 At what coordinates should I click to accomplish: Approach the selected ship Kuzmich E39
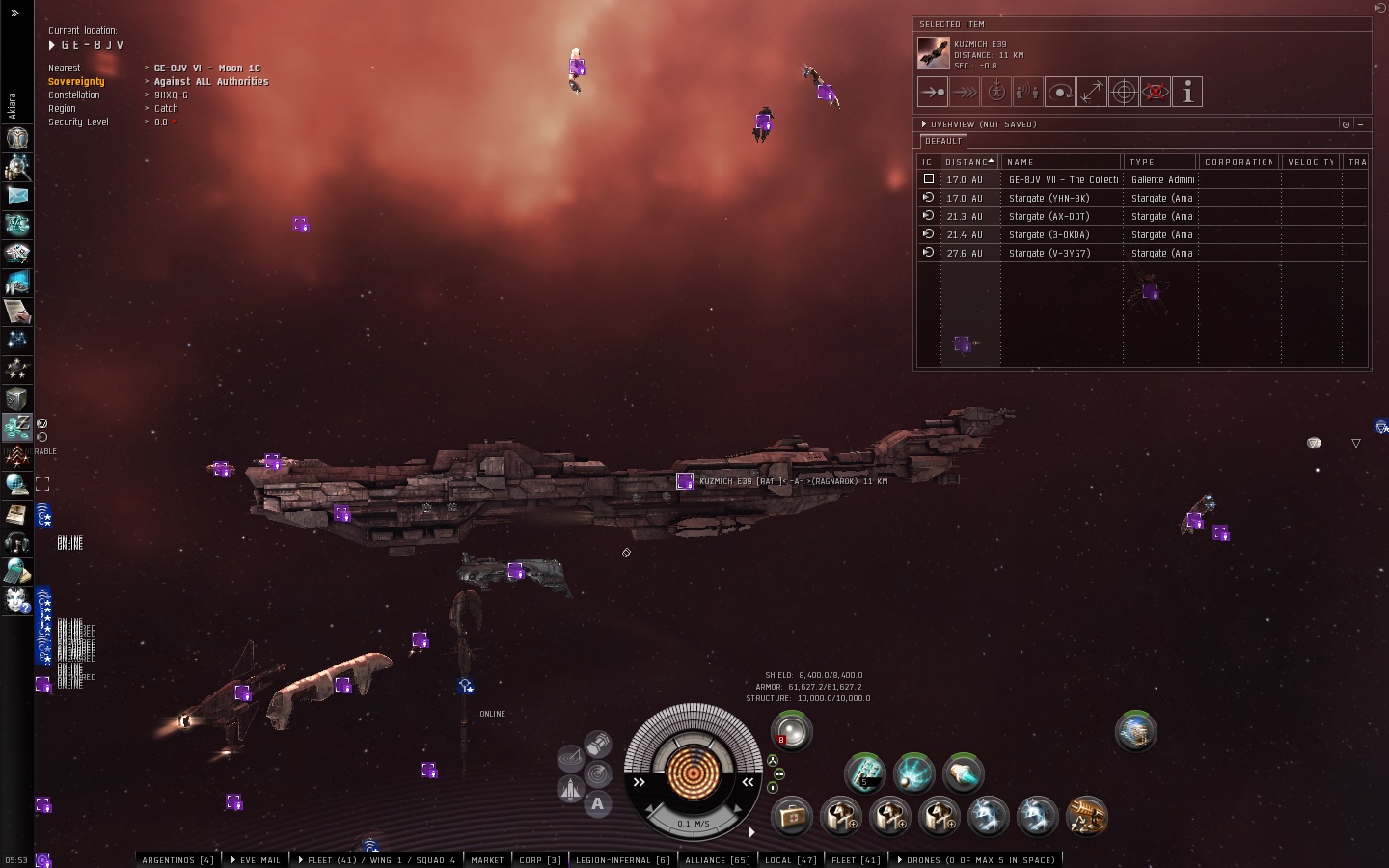click(x=932, y=93)
